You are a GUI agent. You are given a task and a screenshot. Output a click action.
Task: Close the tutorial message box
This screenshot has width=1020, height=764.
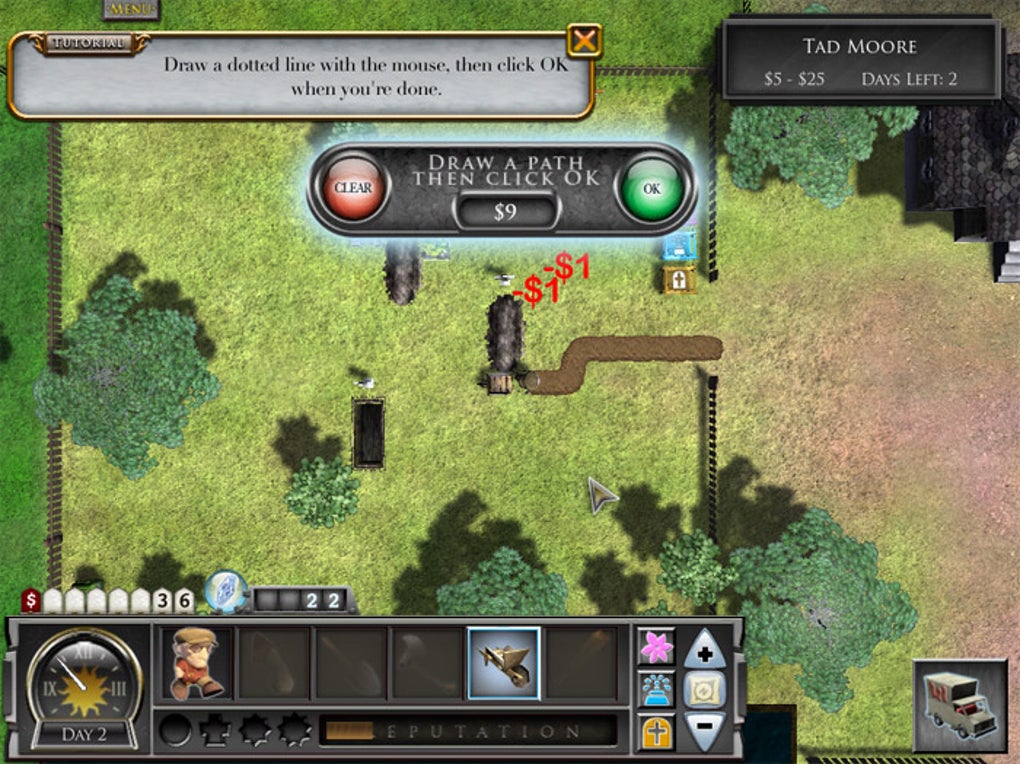pyautogui.click(x=584, y=41)
